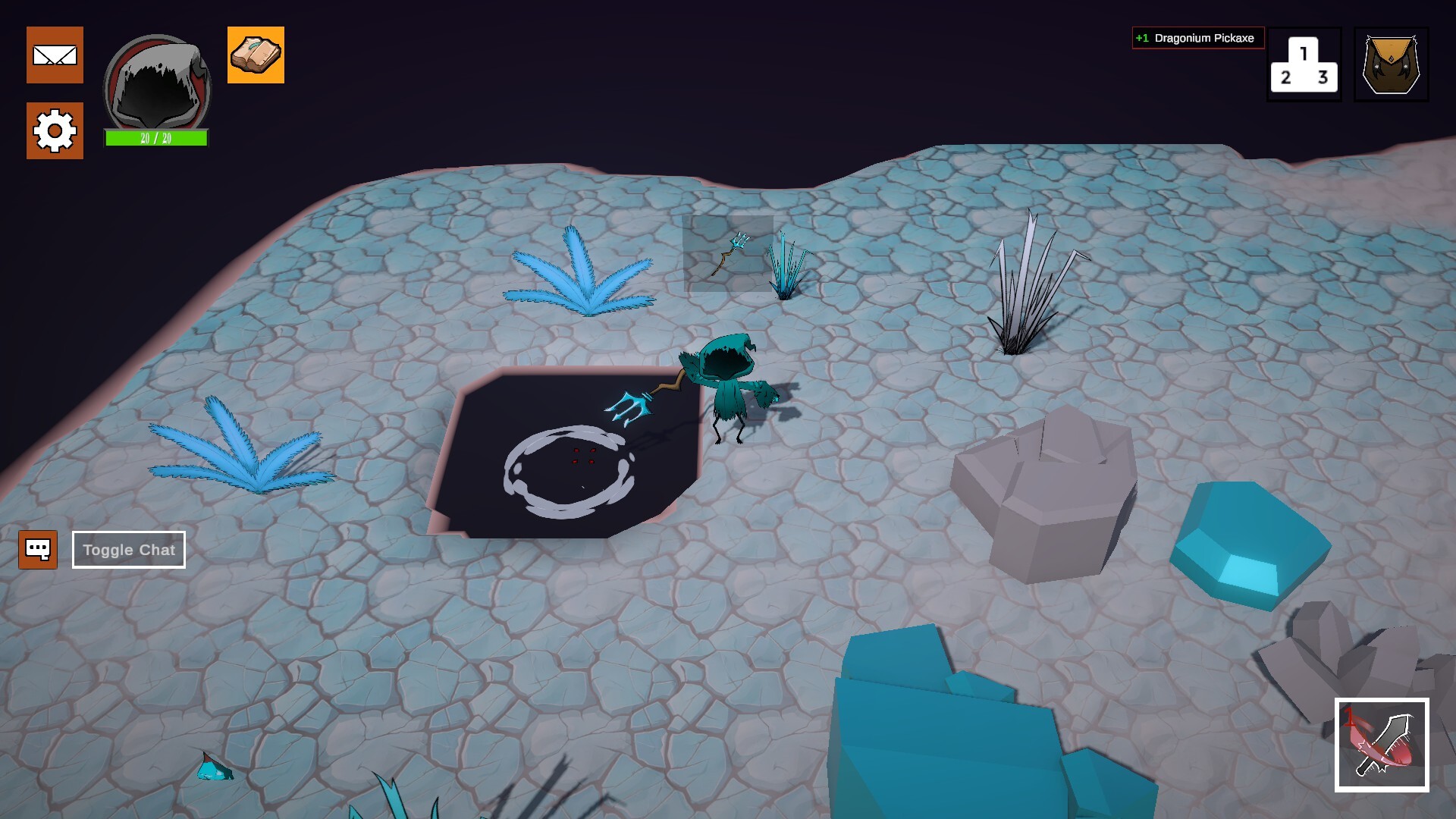Screen dimensions: 1456x819
Task: Click the green 20/20 health bar
Action: pos(154,139)
